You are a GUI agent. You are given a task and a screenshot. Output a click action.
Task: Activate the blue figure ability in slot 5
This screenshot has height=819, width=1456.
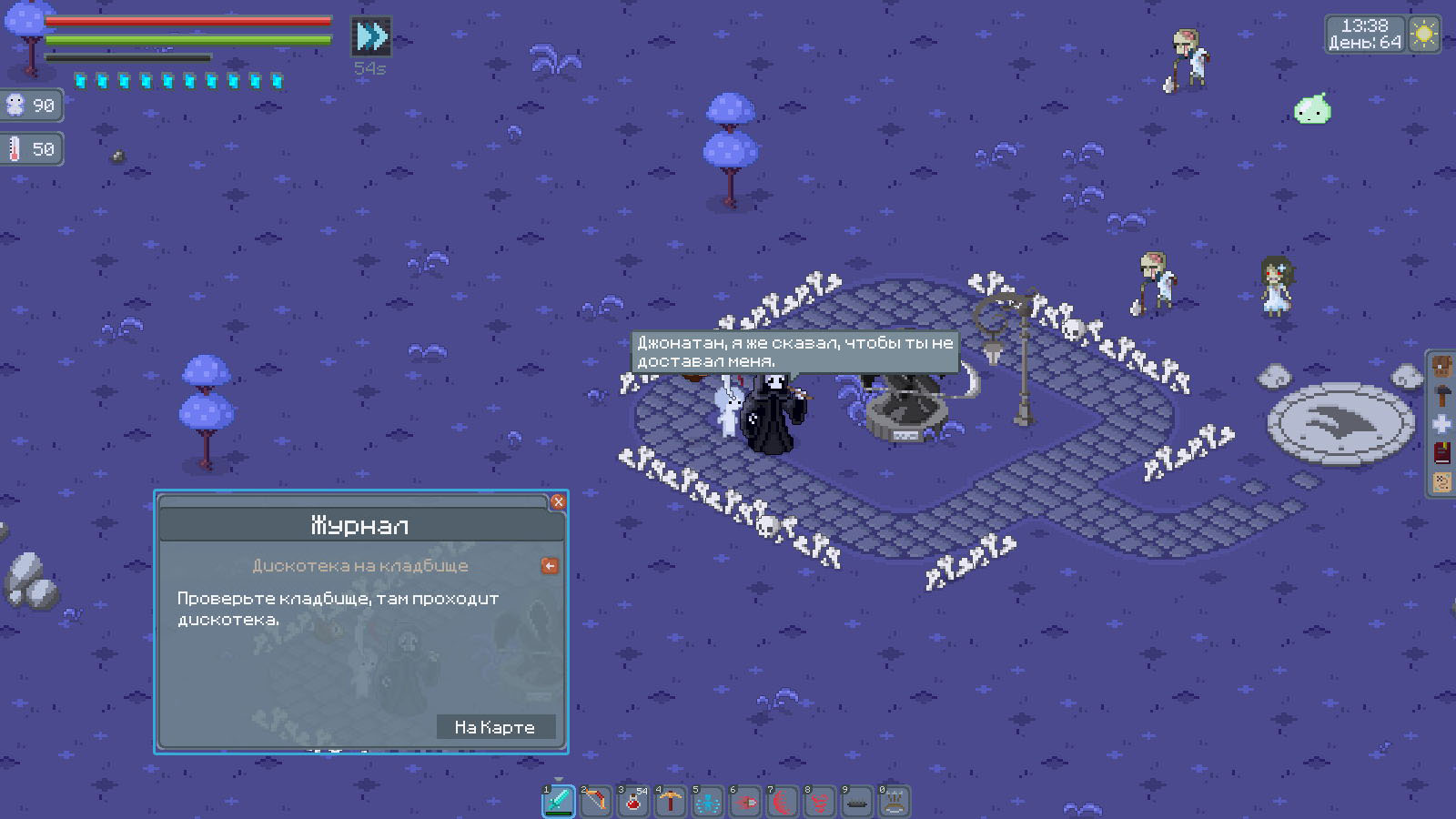click(x=708, y=801)
